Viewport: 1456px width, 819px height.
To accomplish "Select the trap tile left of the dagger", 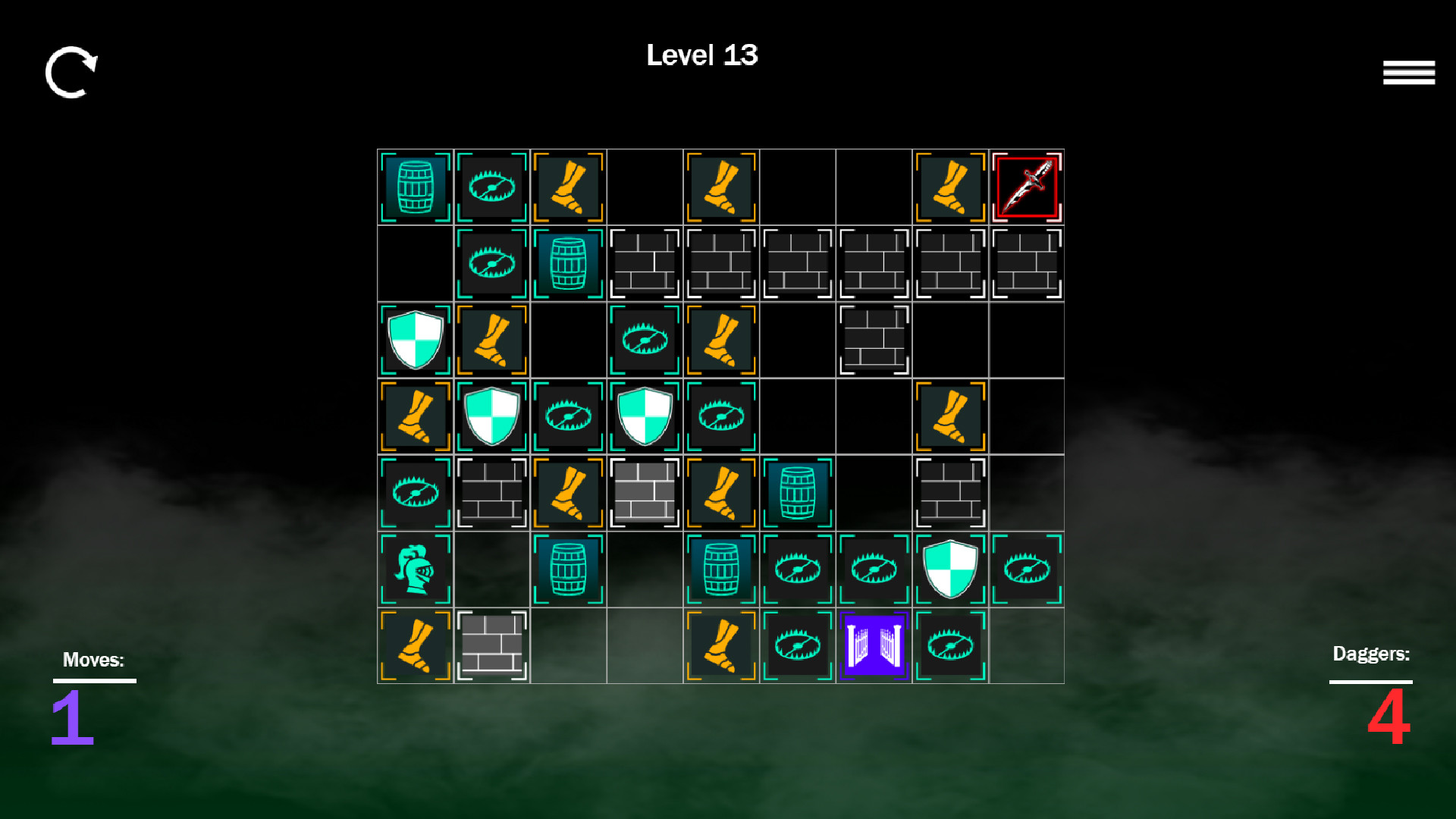I will click(x=491, y=187).
